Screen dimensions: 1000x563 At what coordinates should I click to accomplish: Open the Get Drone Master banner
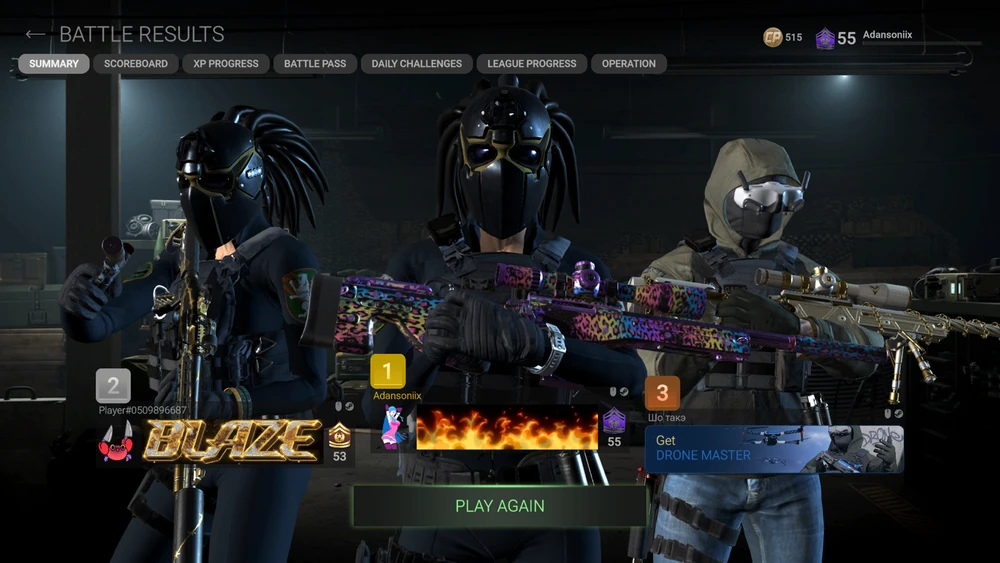(x=774, y=448)
